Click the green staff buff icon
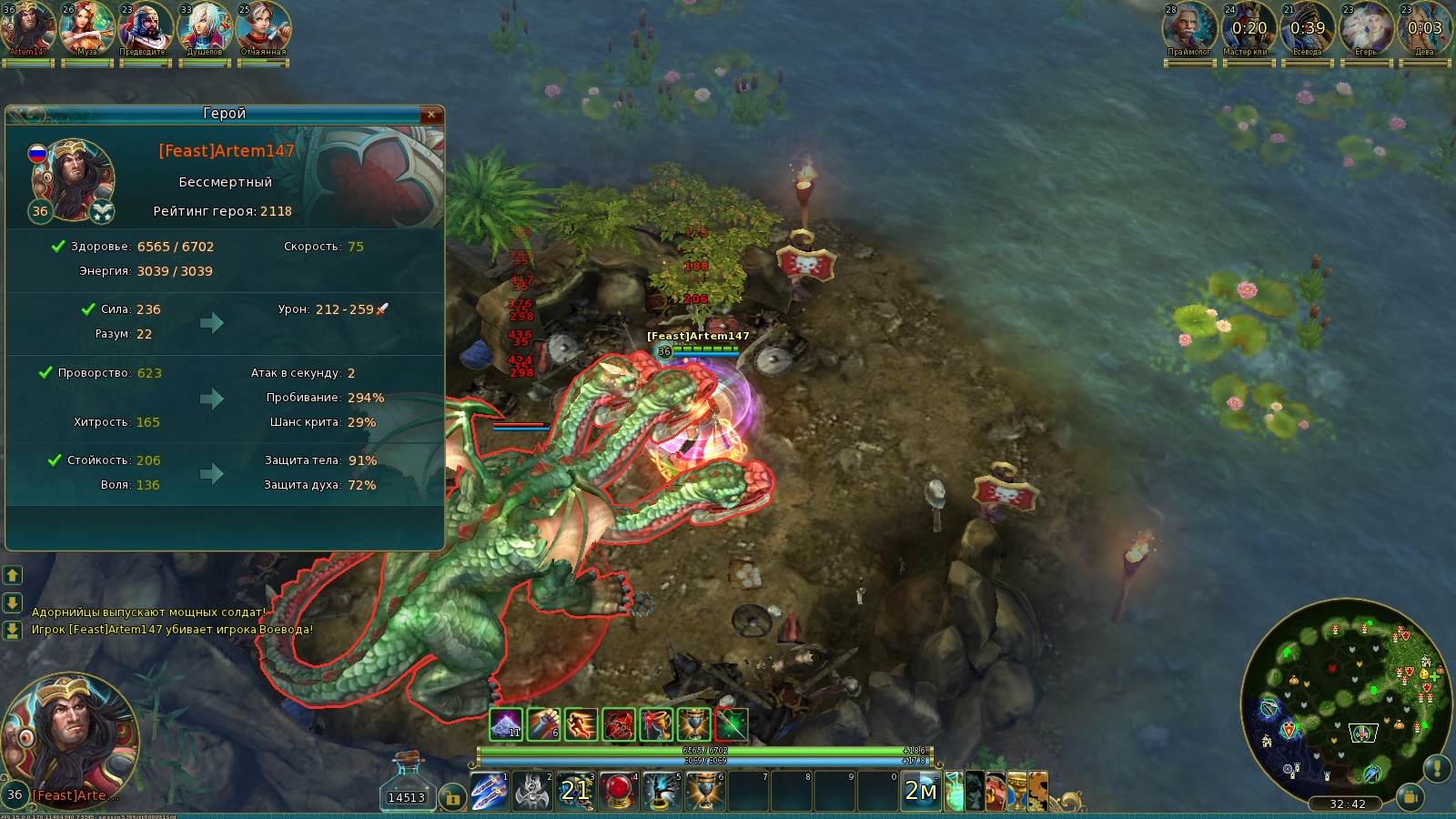1456x819 pixels. click(x=731, y=724)
